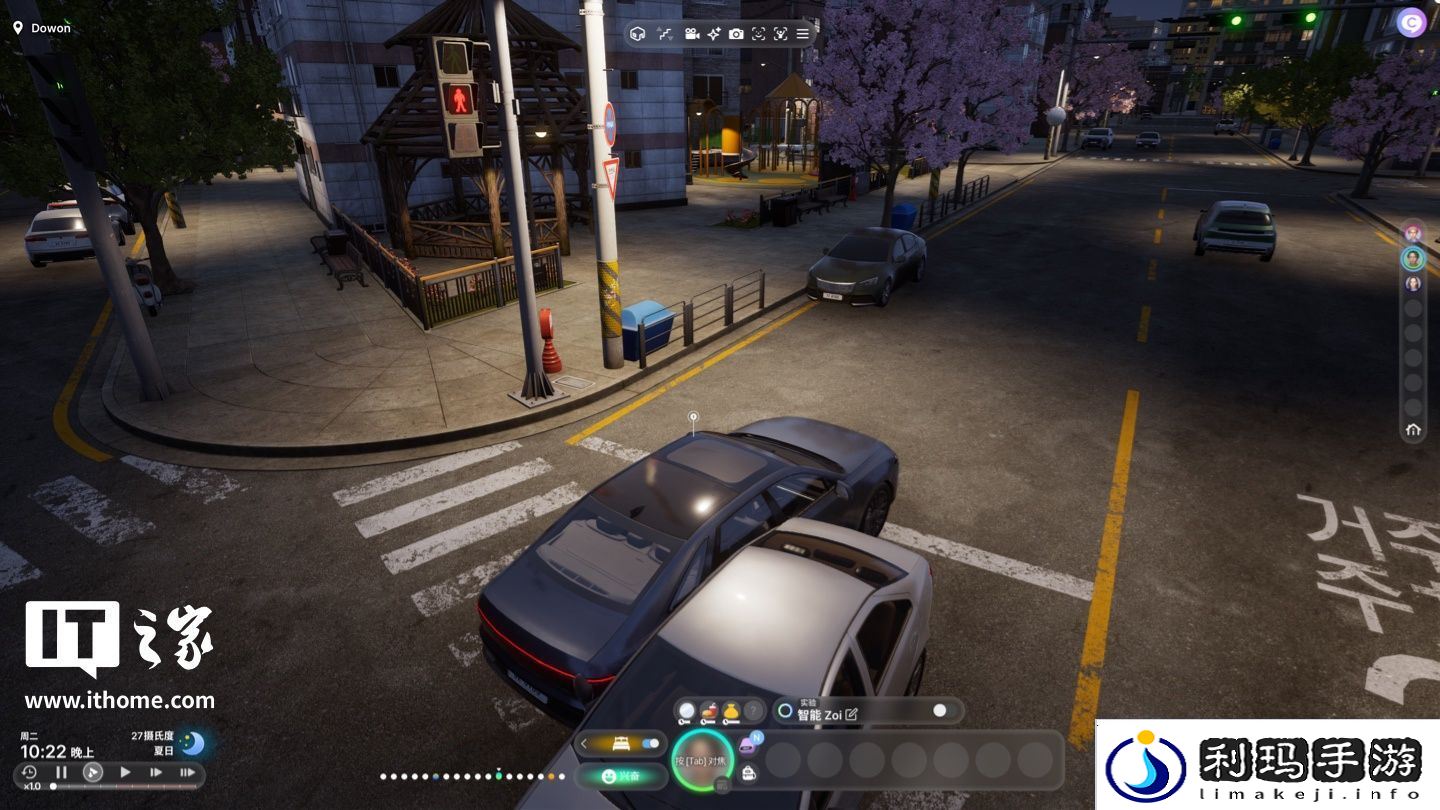Activate the body motion capture icon
1440x810 pixels.
(x=780, y=34)
